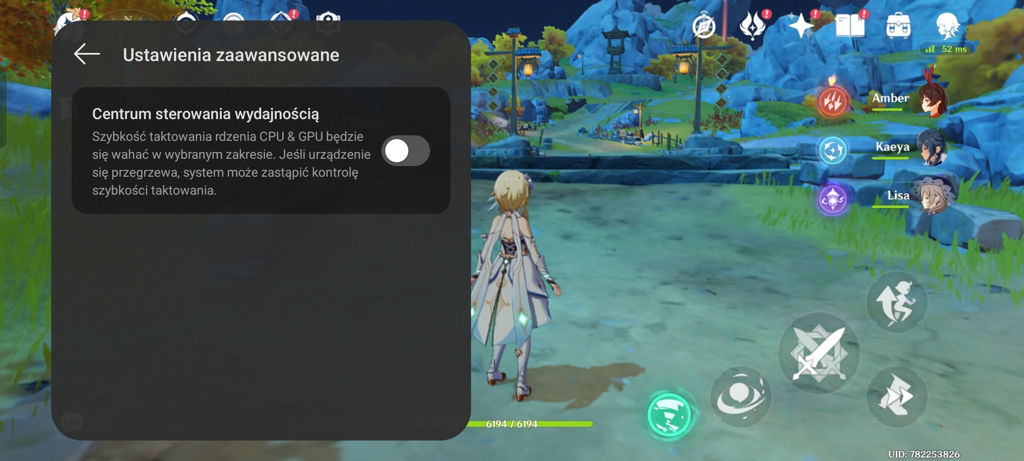Go back from Ustawienia zaawansowane panel
Screen dimensions: 1024x461
click(87, 54)
